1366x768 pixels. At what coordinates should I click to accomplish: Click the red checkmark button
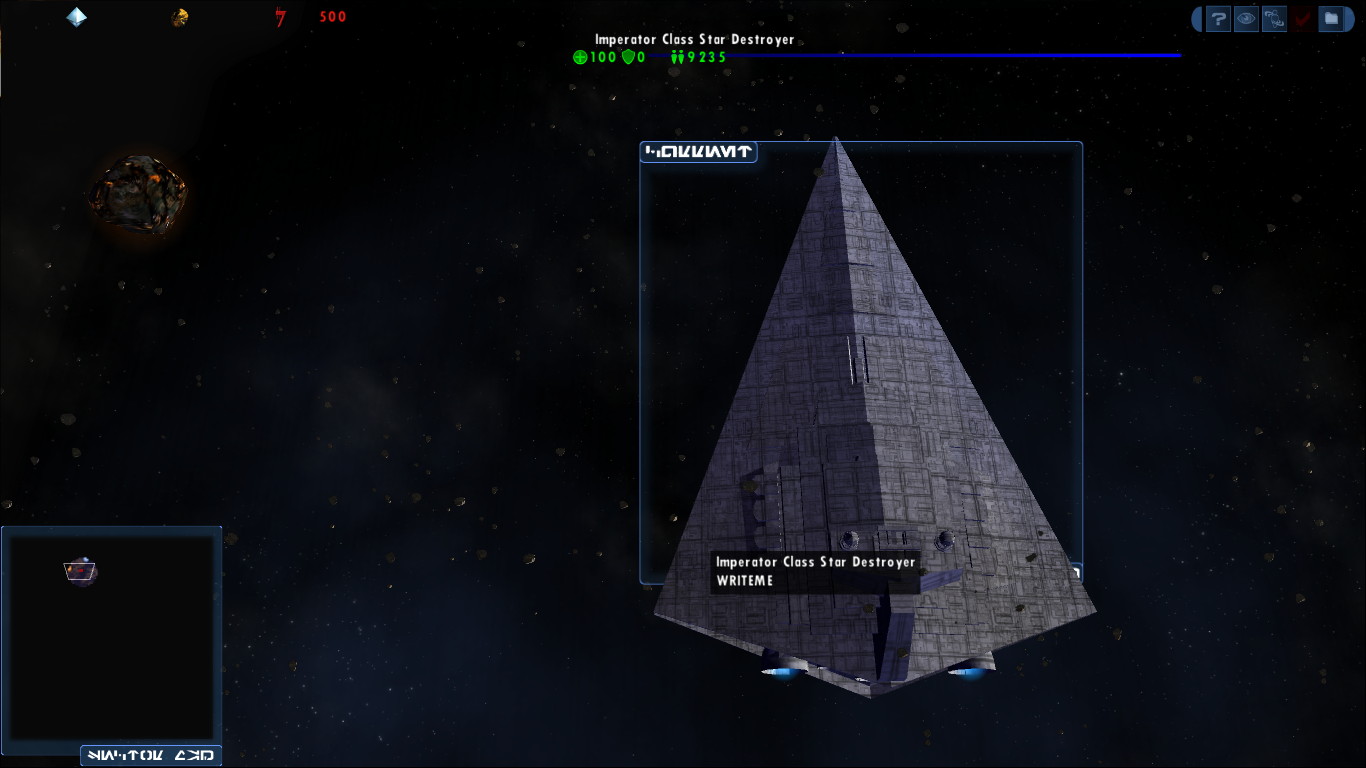[x=1302, y=19]
